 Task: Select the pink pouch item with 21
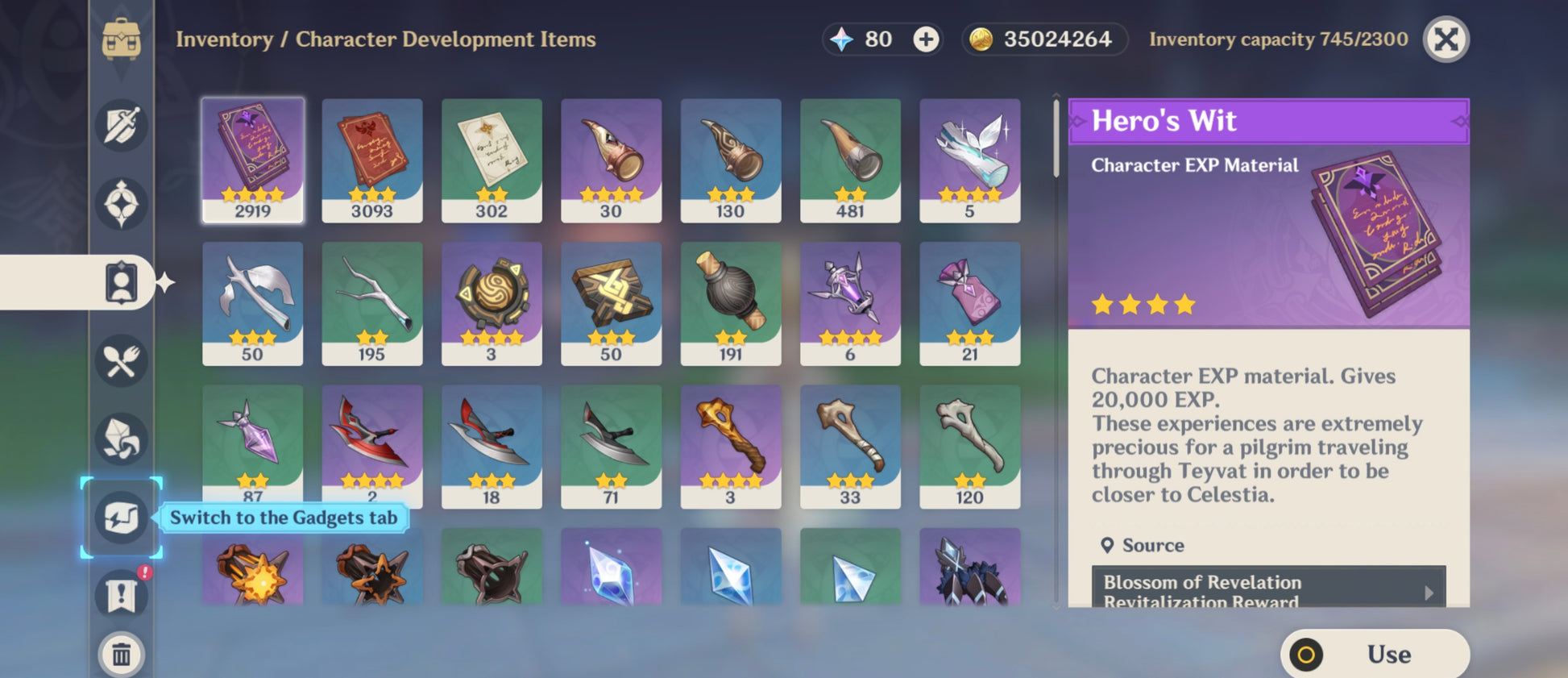(969, 303)
